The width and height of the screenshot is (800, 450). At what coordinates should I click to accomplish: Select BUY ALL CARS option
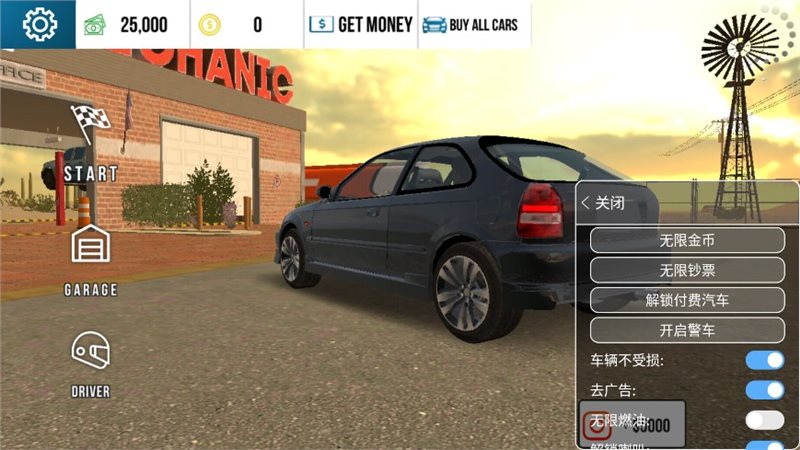point(470,24)
